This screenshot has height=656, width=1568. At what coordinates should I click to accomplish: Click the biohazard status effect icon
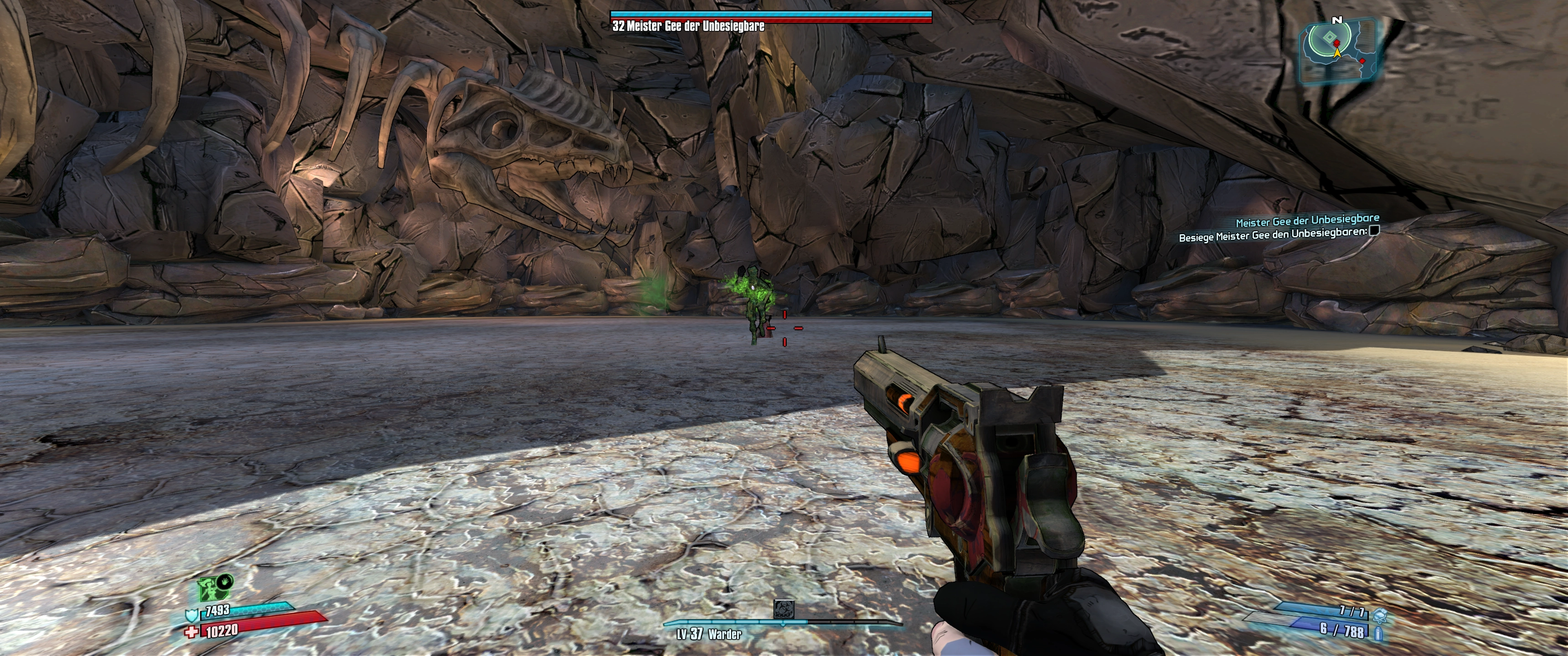(783, 609)
